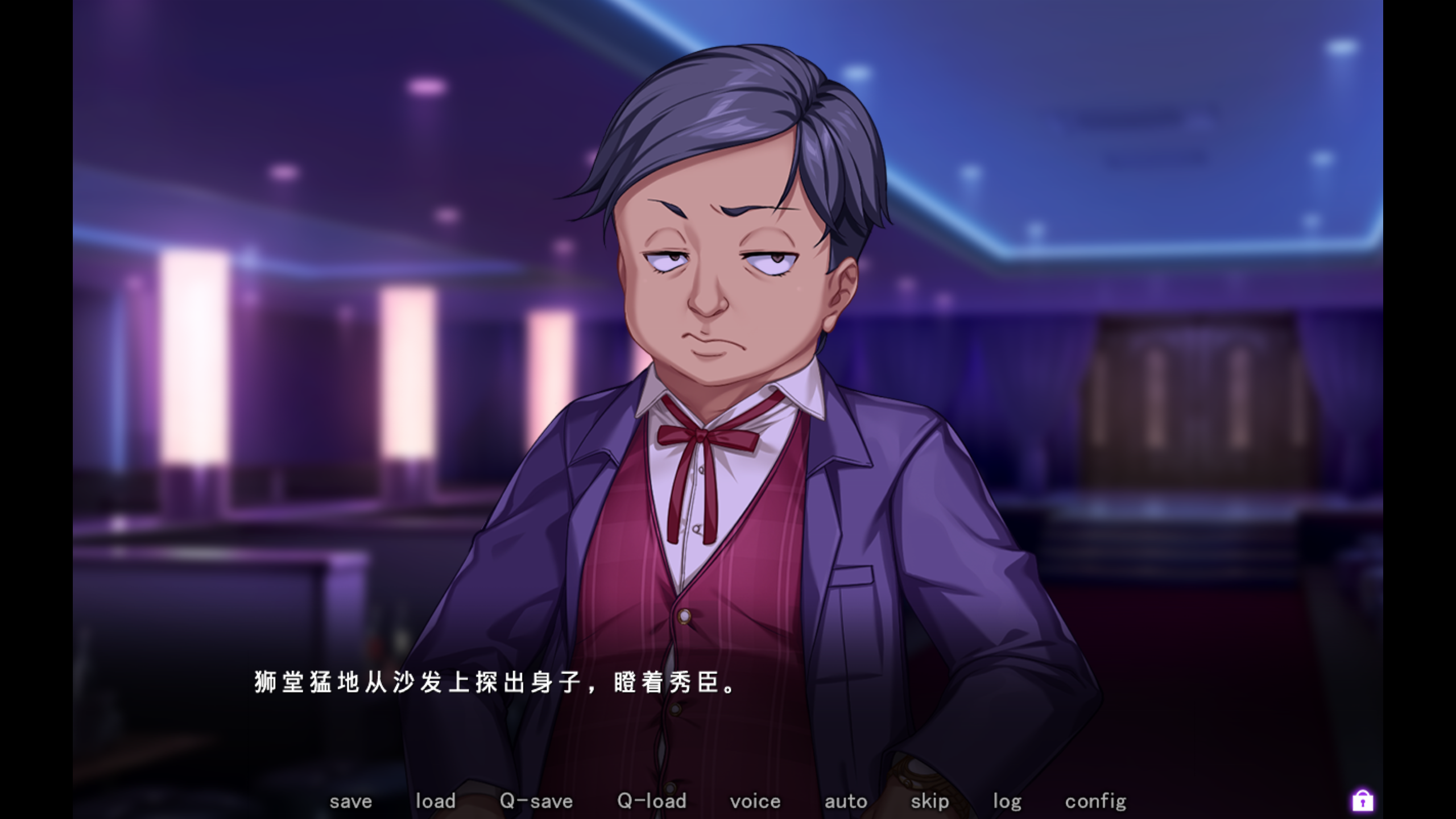Select load in the quick menu bar
This screenshot has width=1456, height=819.
click(x=436, y=801)
